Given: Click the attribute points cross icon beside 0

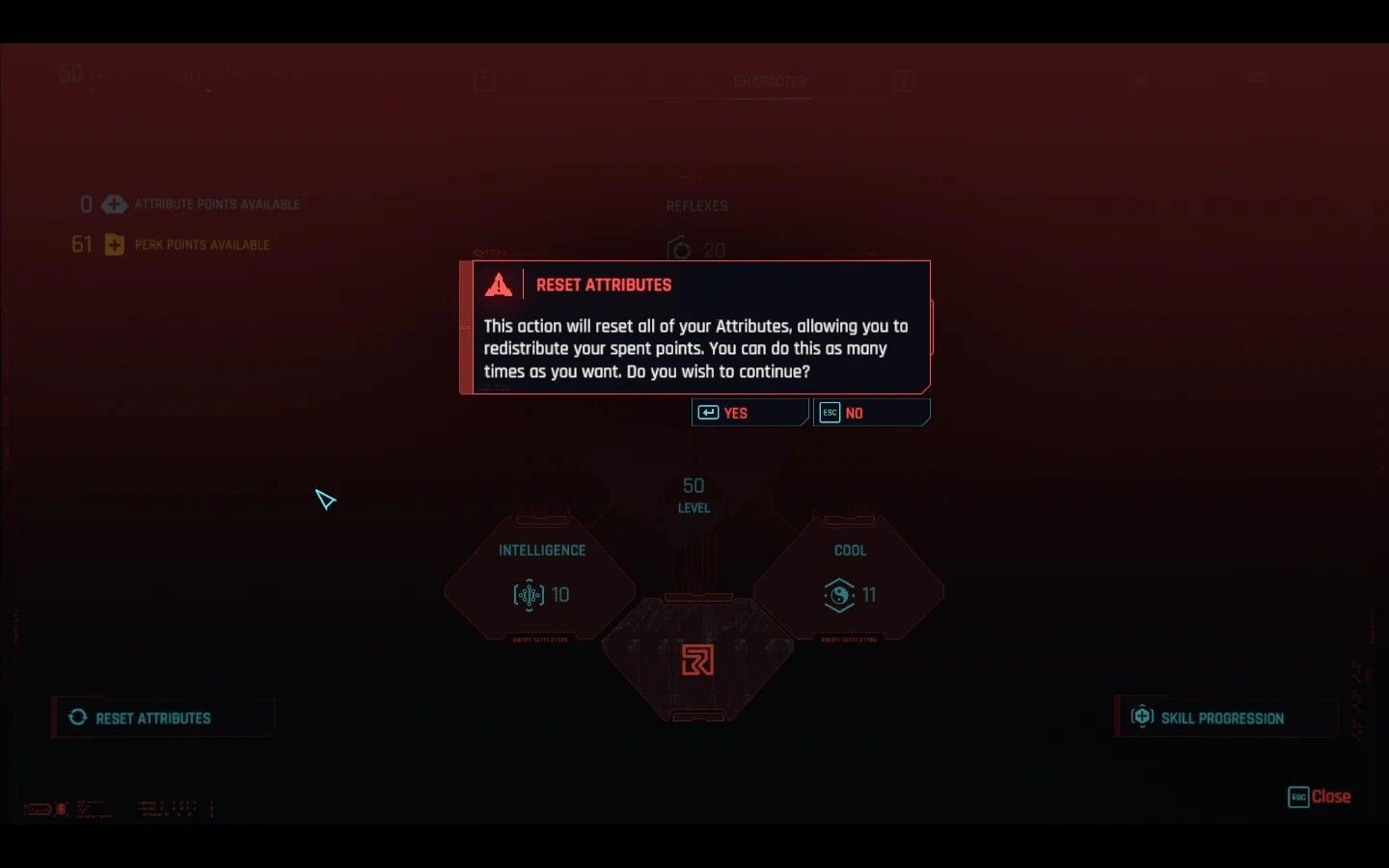Looking at the screenshot, I should pyautogui.click(x=115, y=204).
